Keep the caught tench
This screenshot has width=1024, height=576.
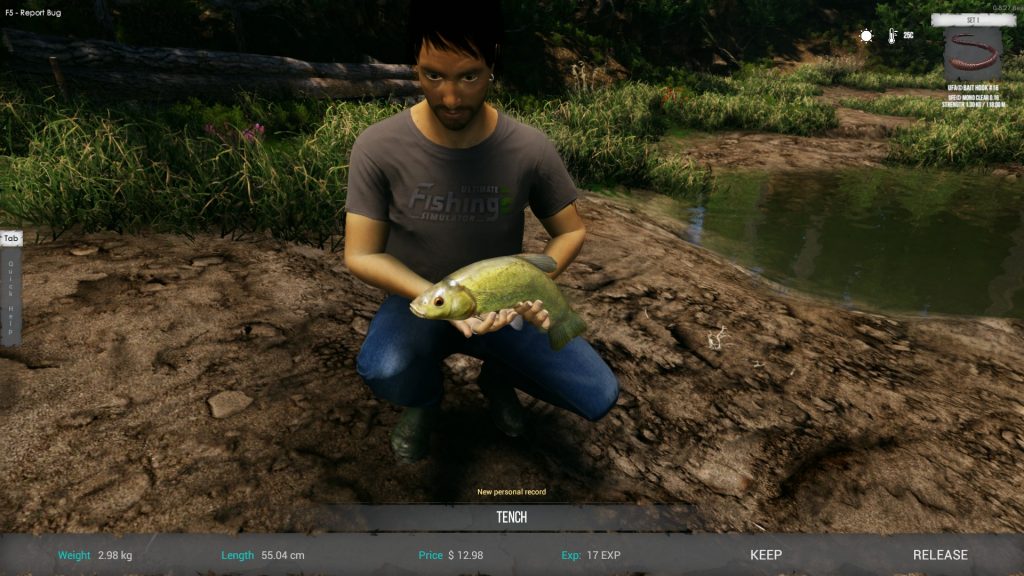(x=766, y=555)
